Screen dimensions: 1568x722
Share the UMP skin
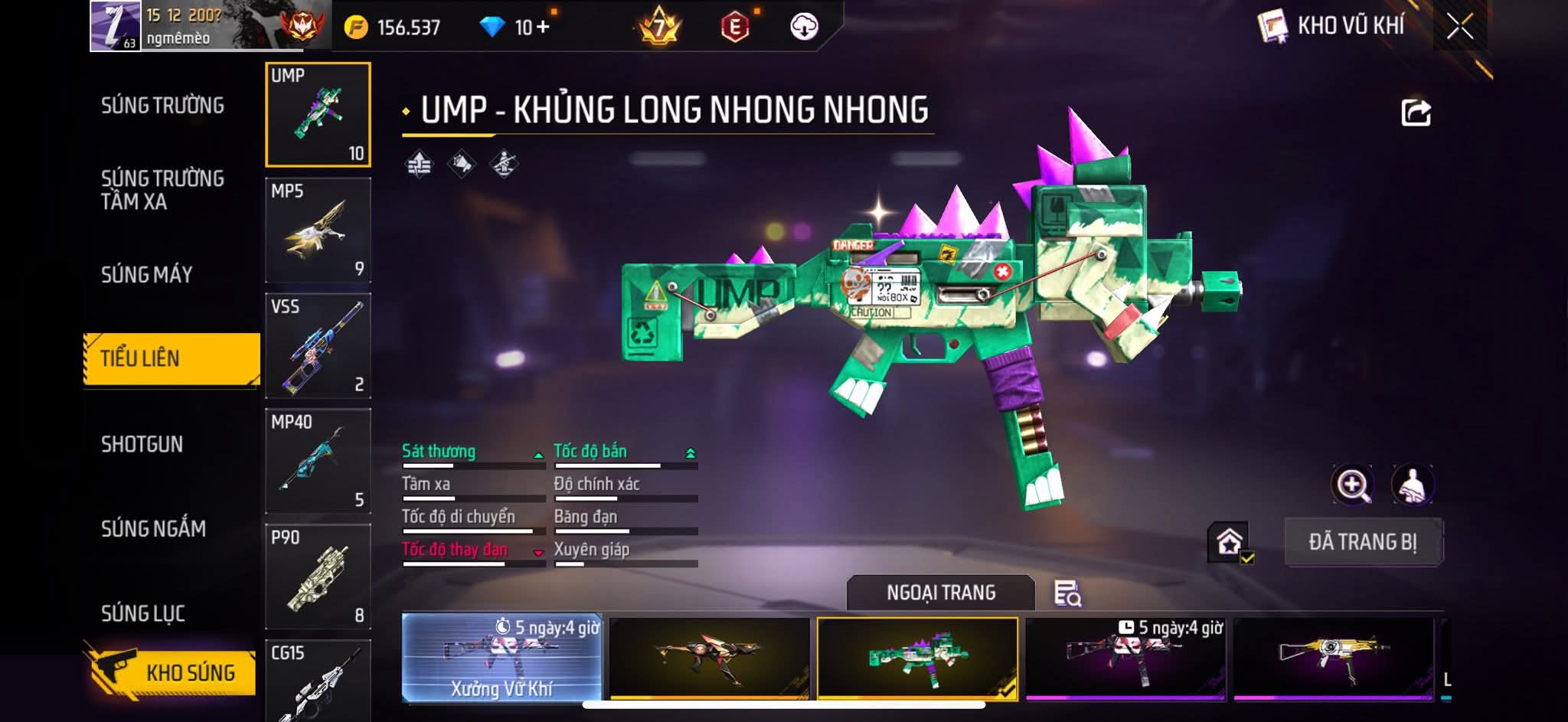1416,113
